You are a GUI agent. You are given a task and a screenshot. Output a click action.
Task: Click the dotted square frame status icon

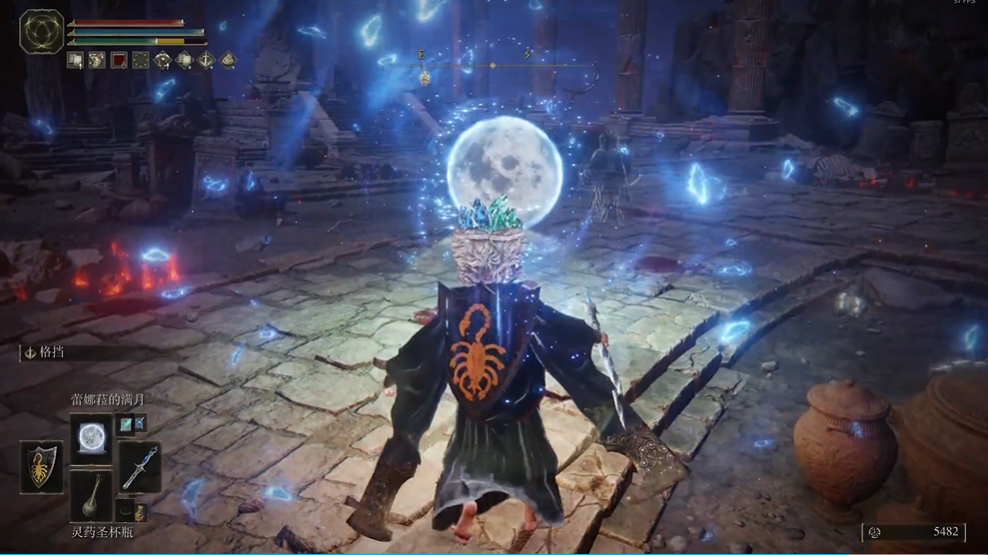(140, 60)
